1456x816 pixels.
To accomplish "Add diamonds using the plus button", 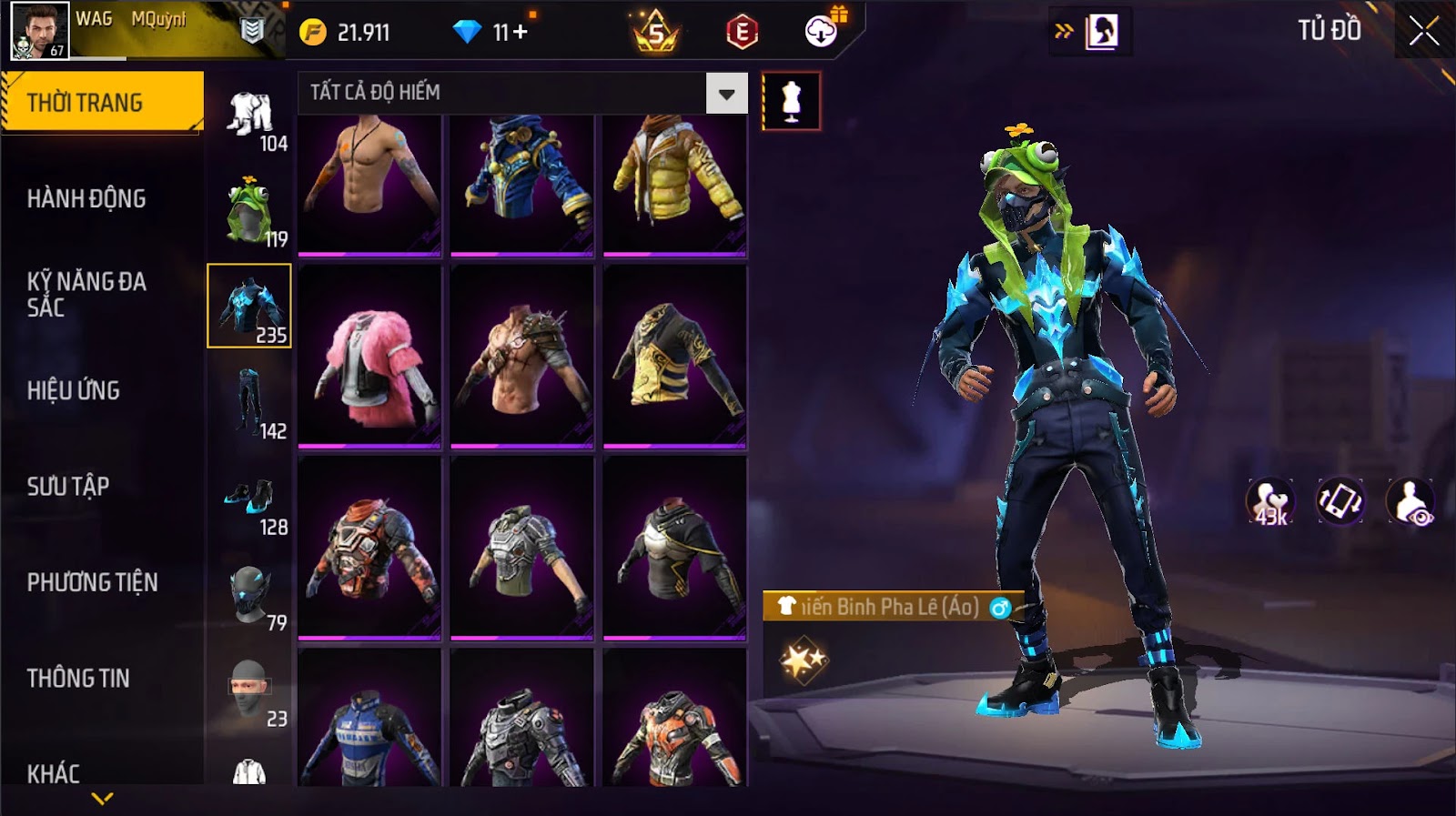I will [x=520, y=33].
